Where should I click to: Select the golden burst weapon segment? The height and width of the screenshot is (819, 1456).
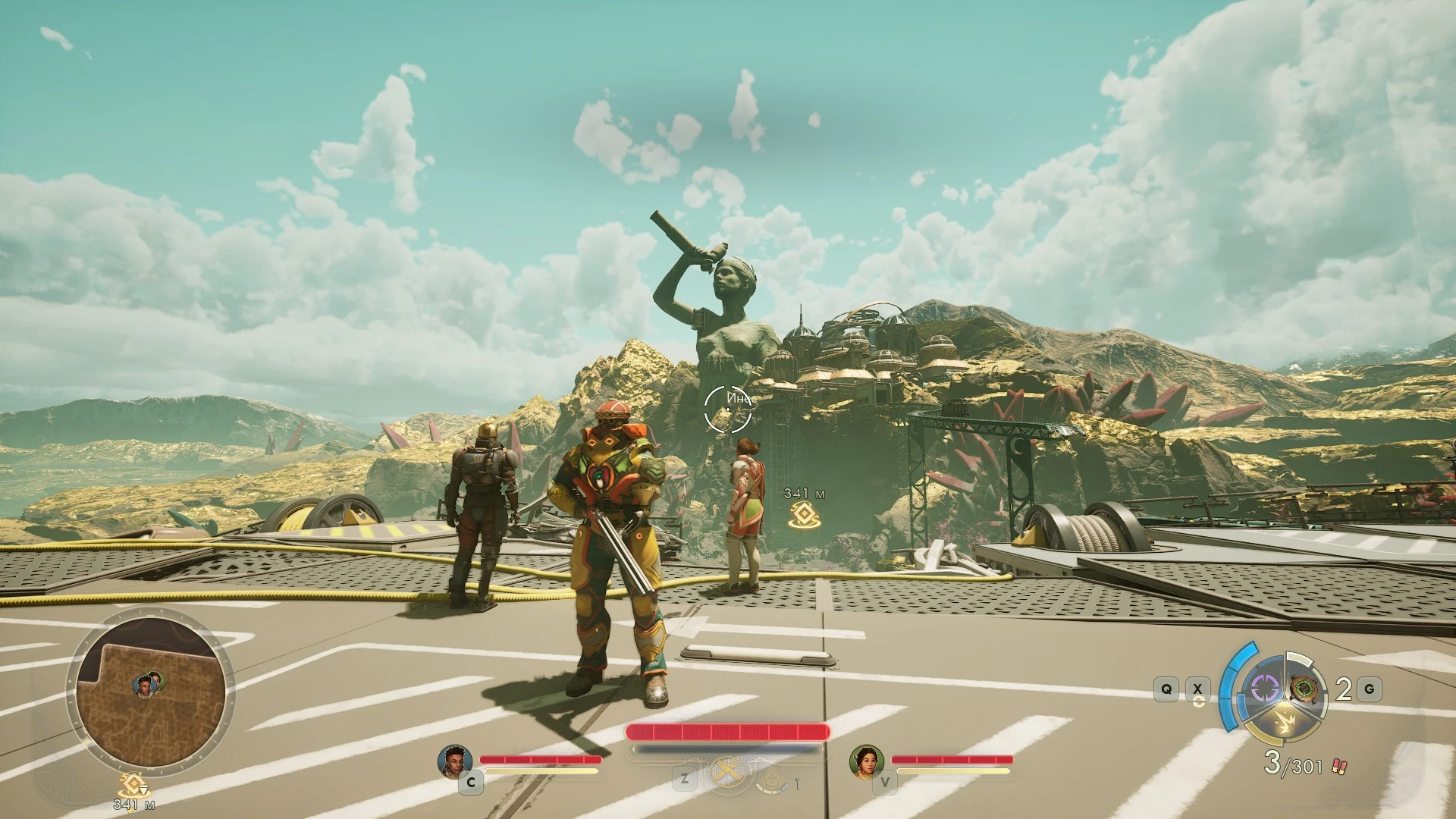(x=1285, y=721)
